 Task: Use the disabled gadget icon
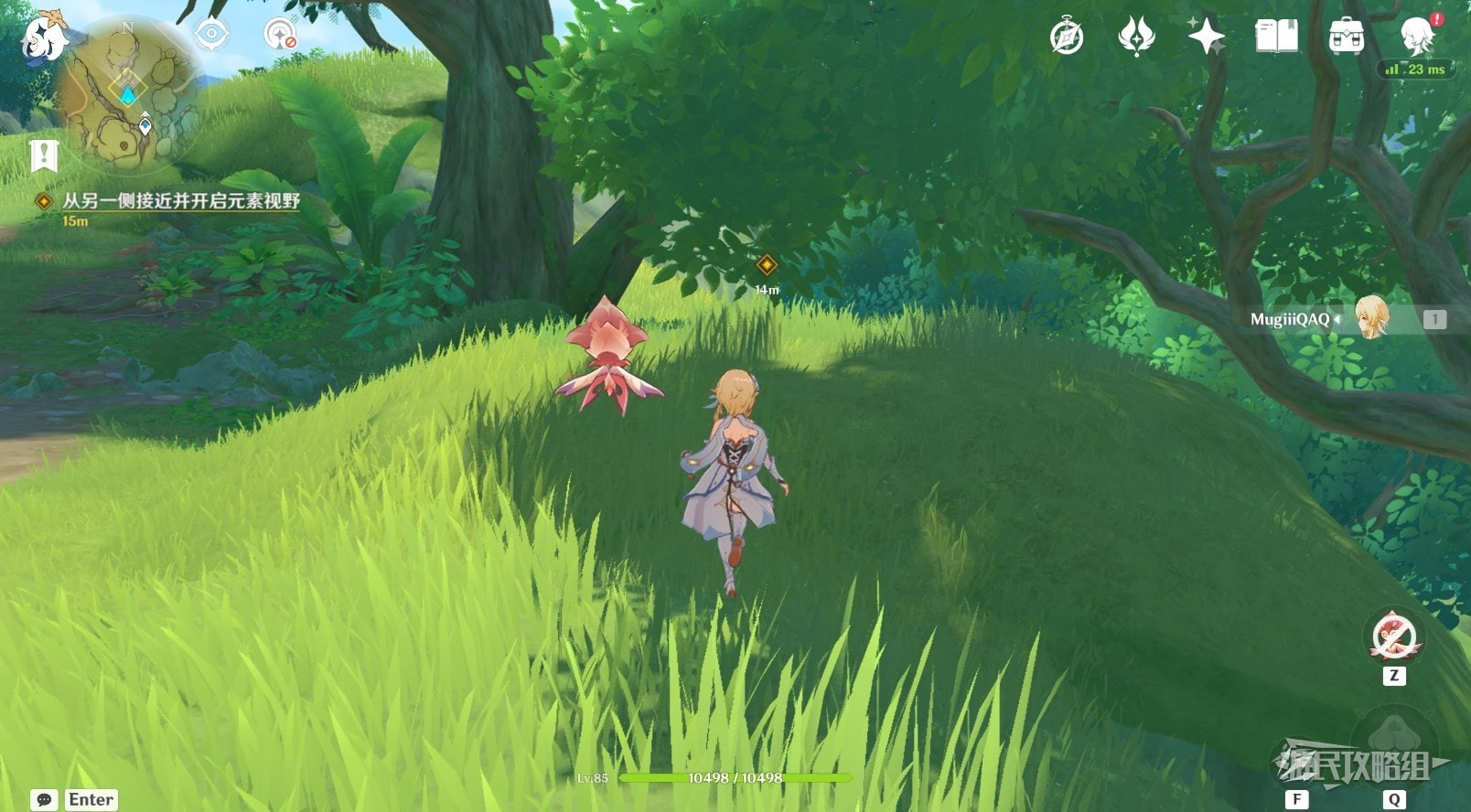tap(1393, 636)
